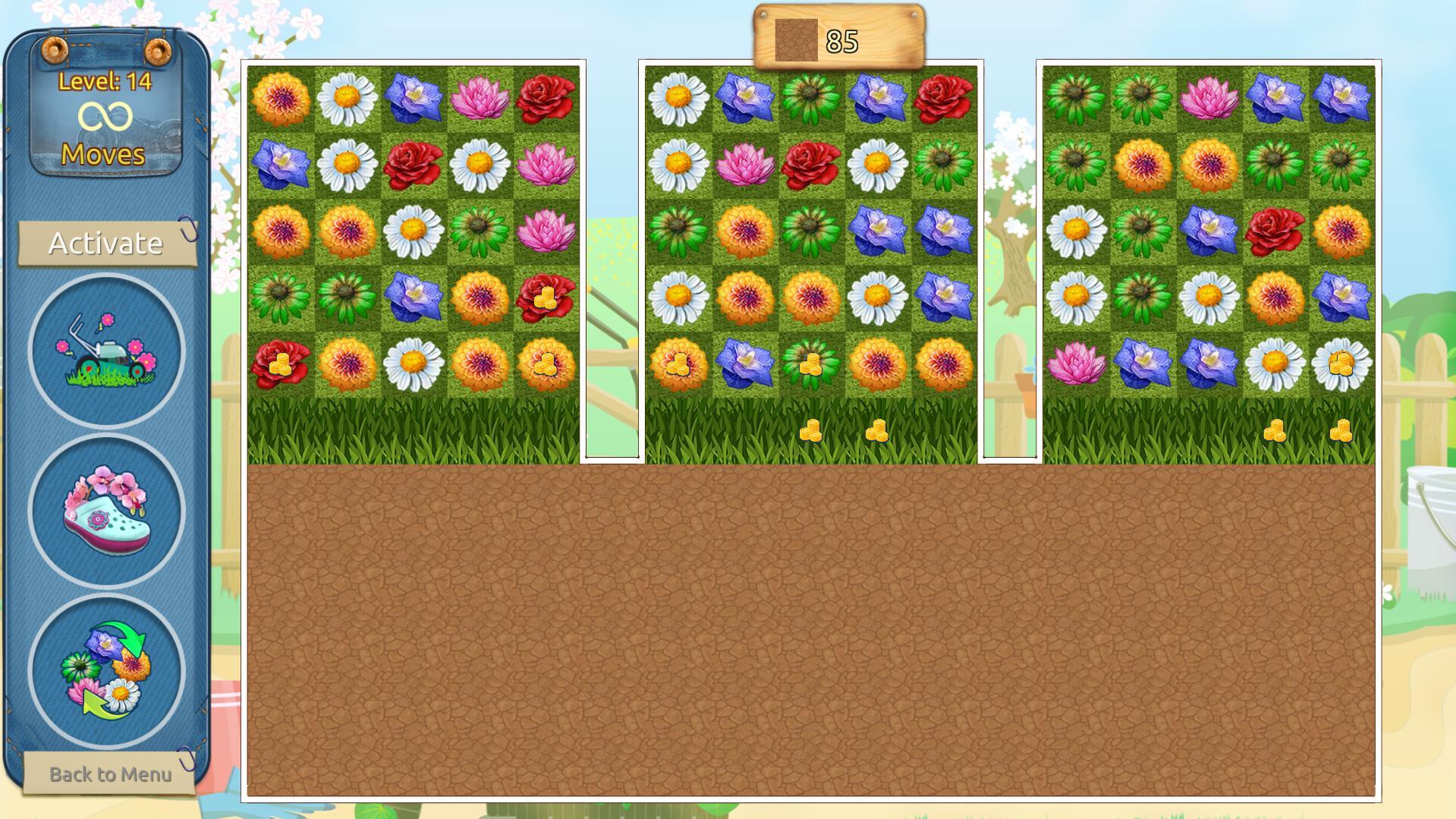Select the pink lotus in the left board
1456x819 pixels.
(x=478, y=99)
